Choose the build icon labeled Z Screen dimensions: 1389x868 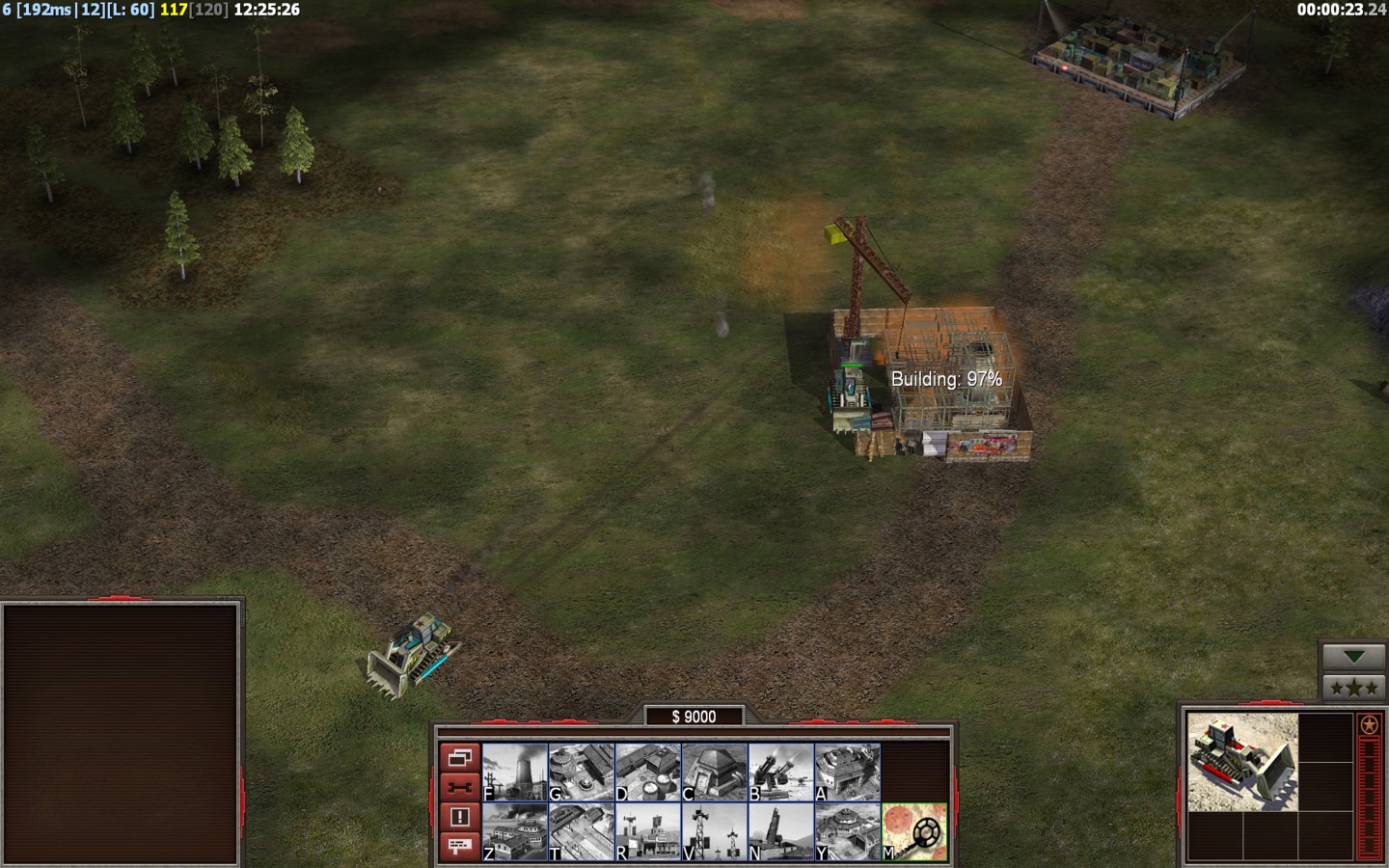pyautogui.click(x=515, y=832)
